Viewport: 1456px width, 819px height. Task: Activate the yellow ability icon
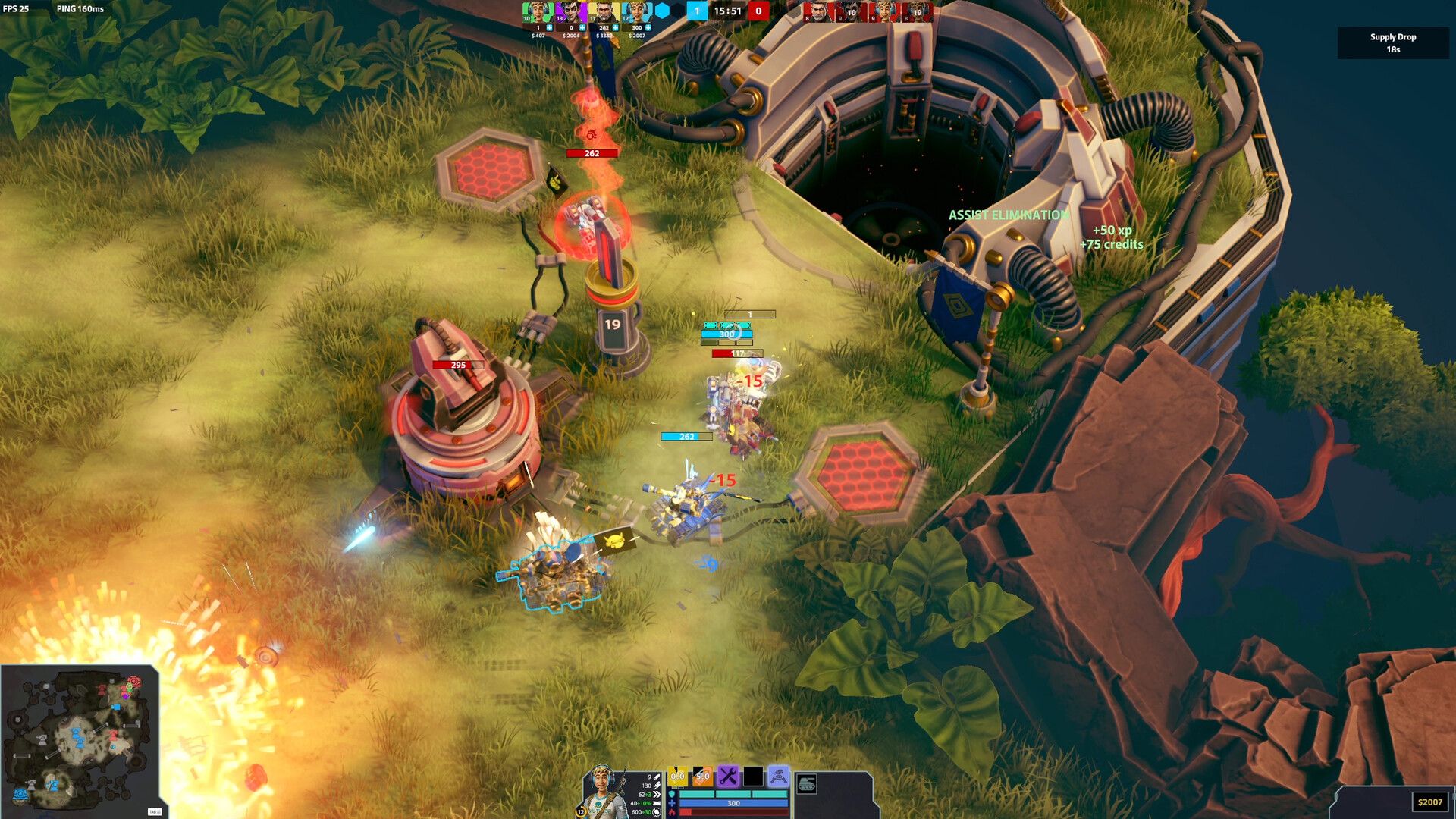pos(678,777)
